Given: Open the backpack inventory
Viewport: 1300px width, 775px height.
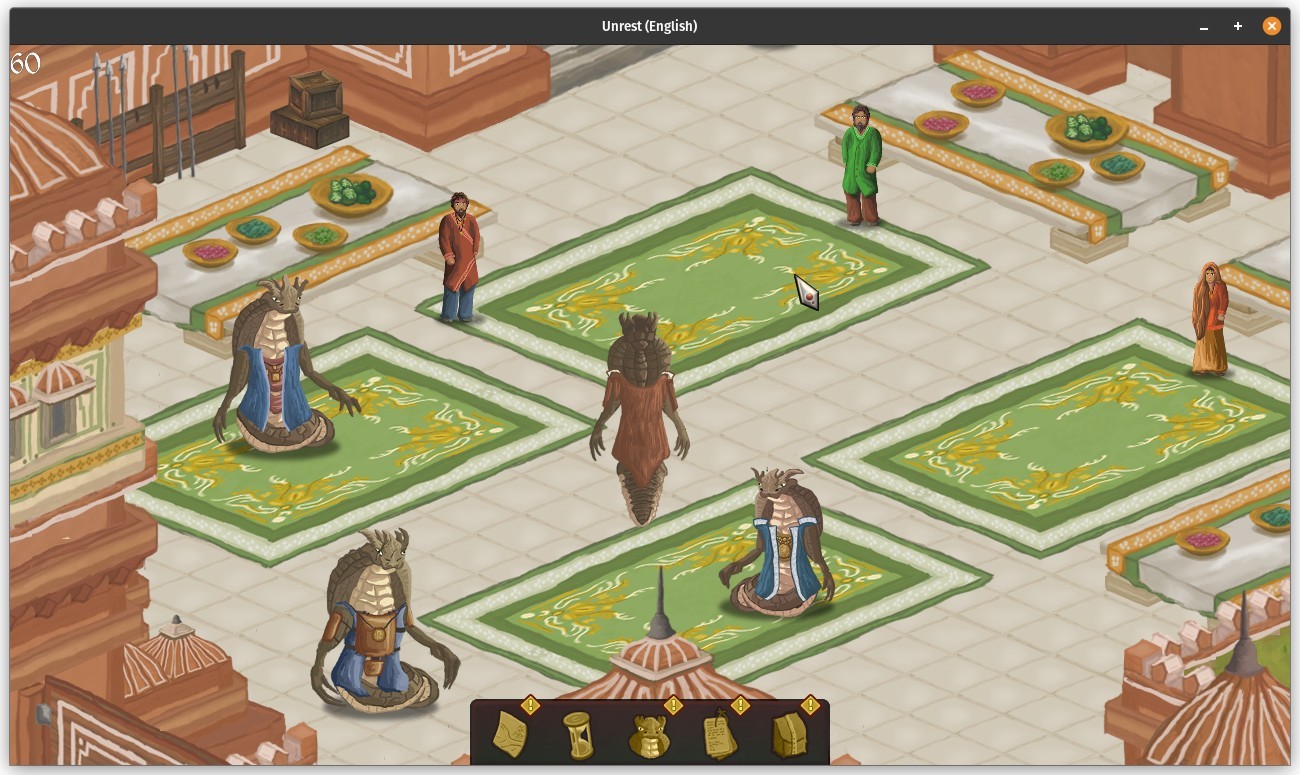Looking at the screenshot, I should point(790,736).
